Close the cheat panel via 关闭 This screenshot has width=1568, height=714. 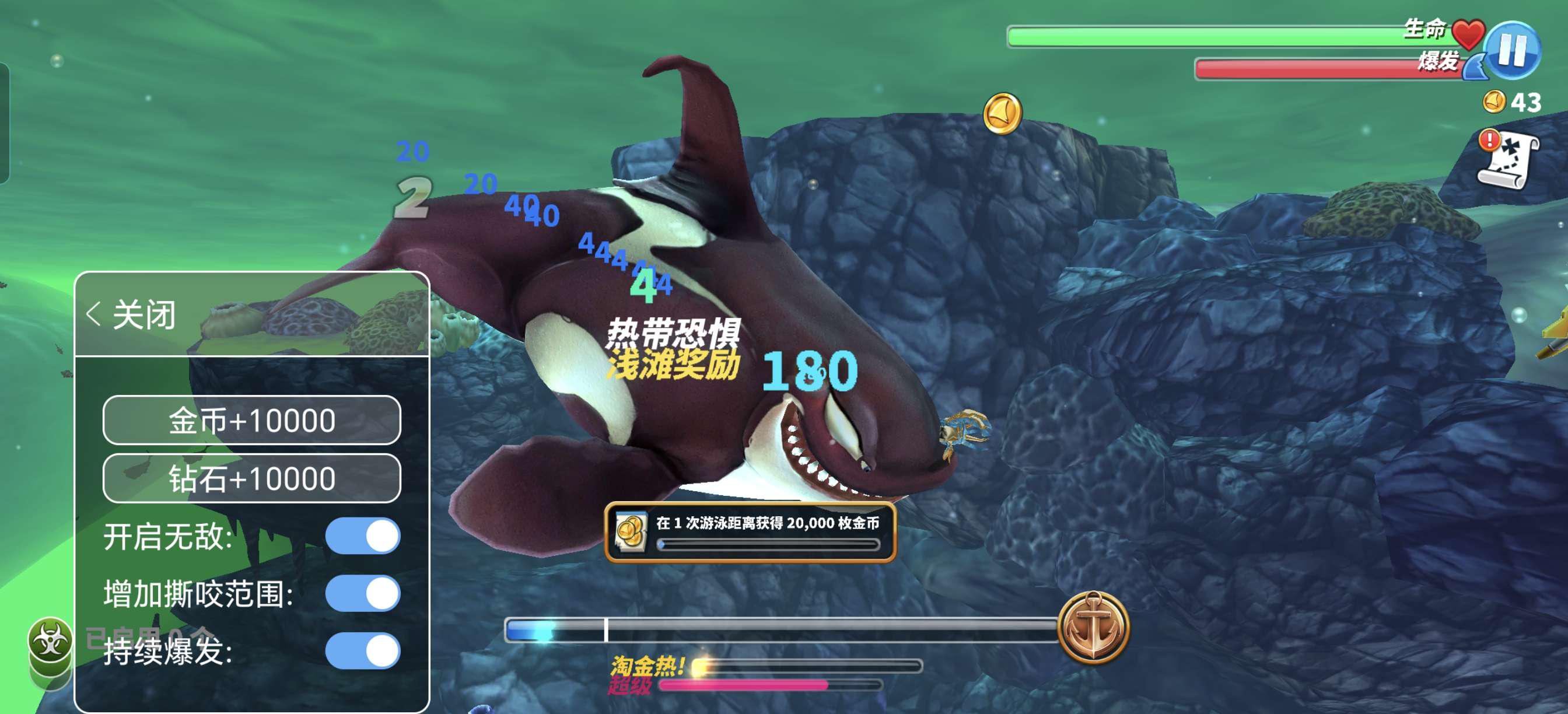(x=132, y=314)
